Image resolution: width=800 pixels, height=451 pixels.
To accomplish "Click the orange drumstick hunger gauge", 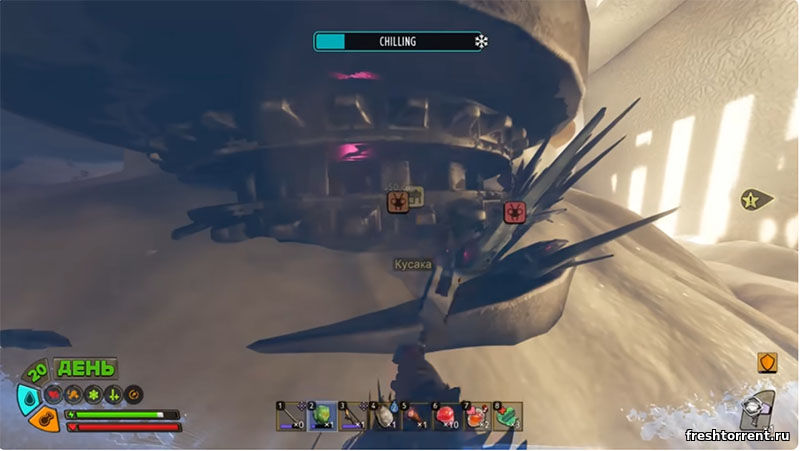I will (43, 419).
